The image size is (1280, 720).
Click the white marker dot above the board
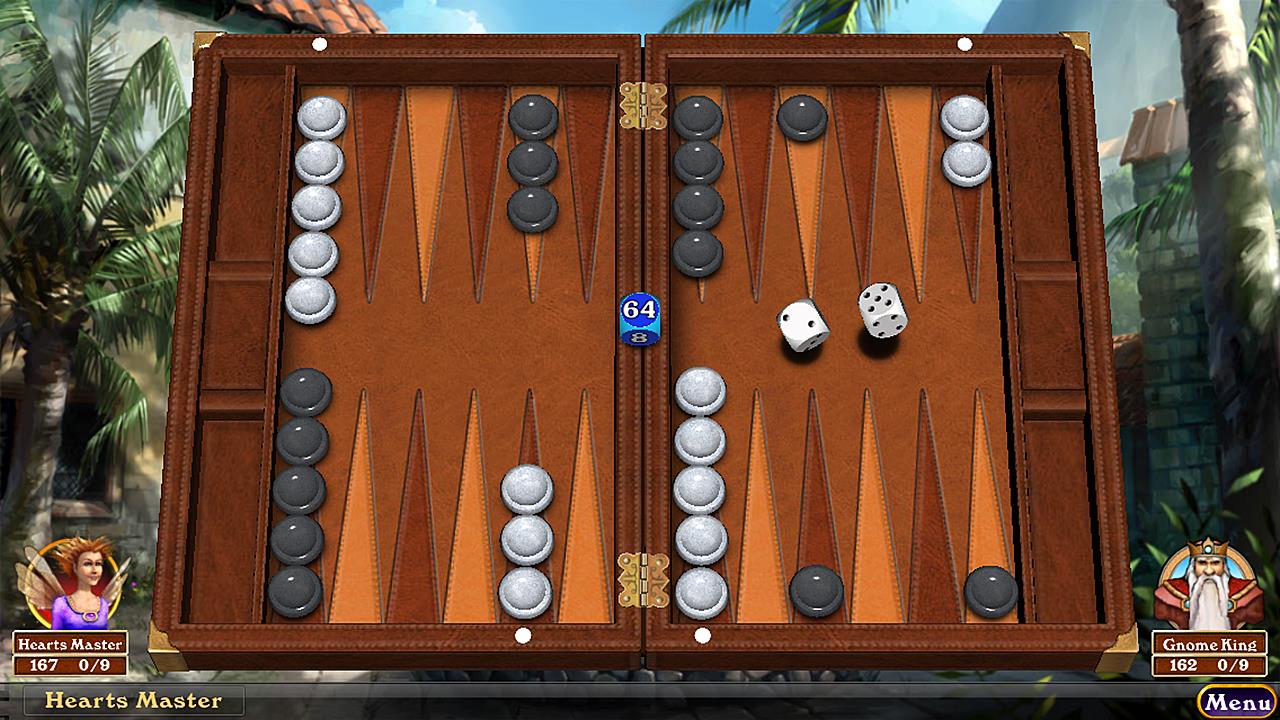320,42
